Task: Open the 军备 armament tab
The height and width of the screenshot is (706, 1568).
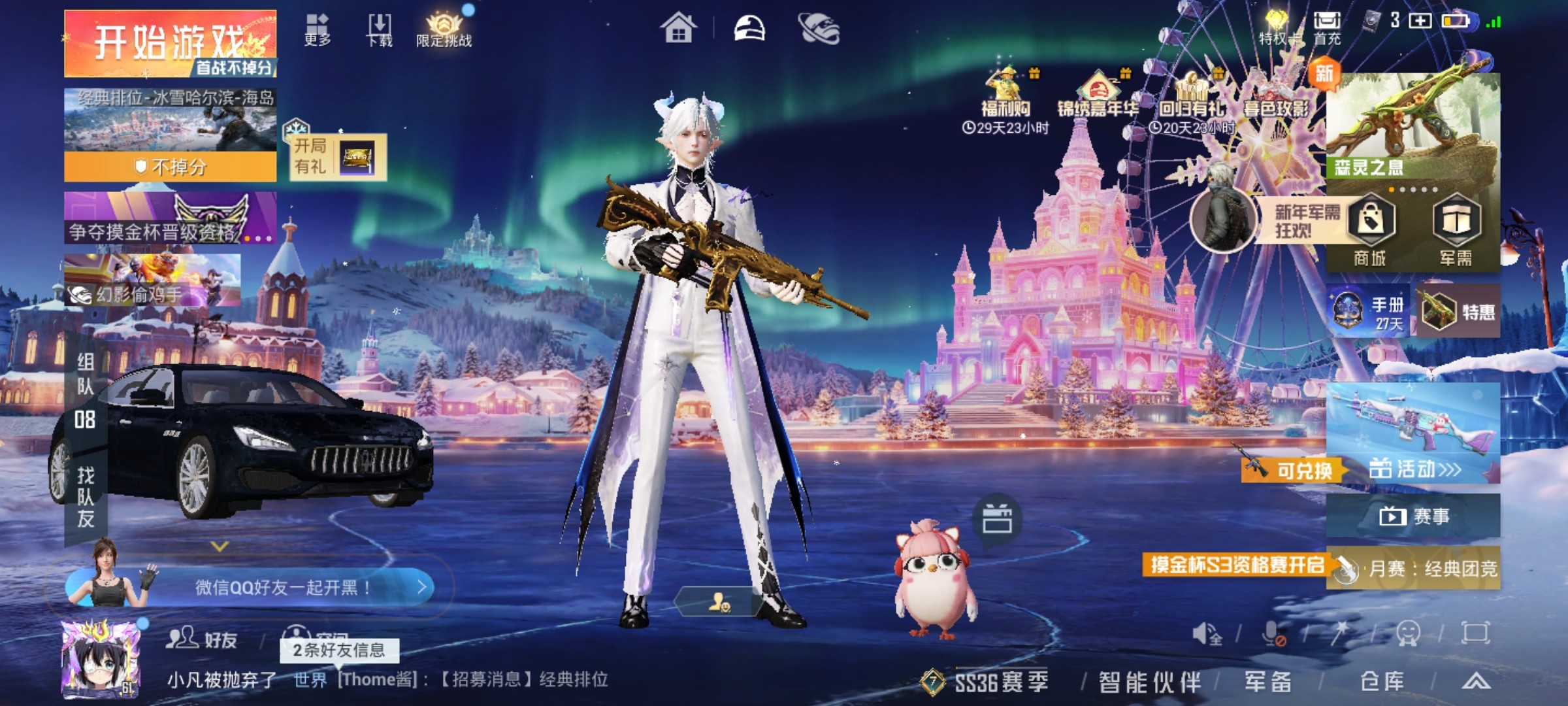Action: tap(1267, 682)
